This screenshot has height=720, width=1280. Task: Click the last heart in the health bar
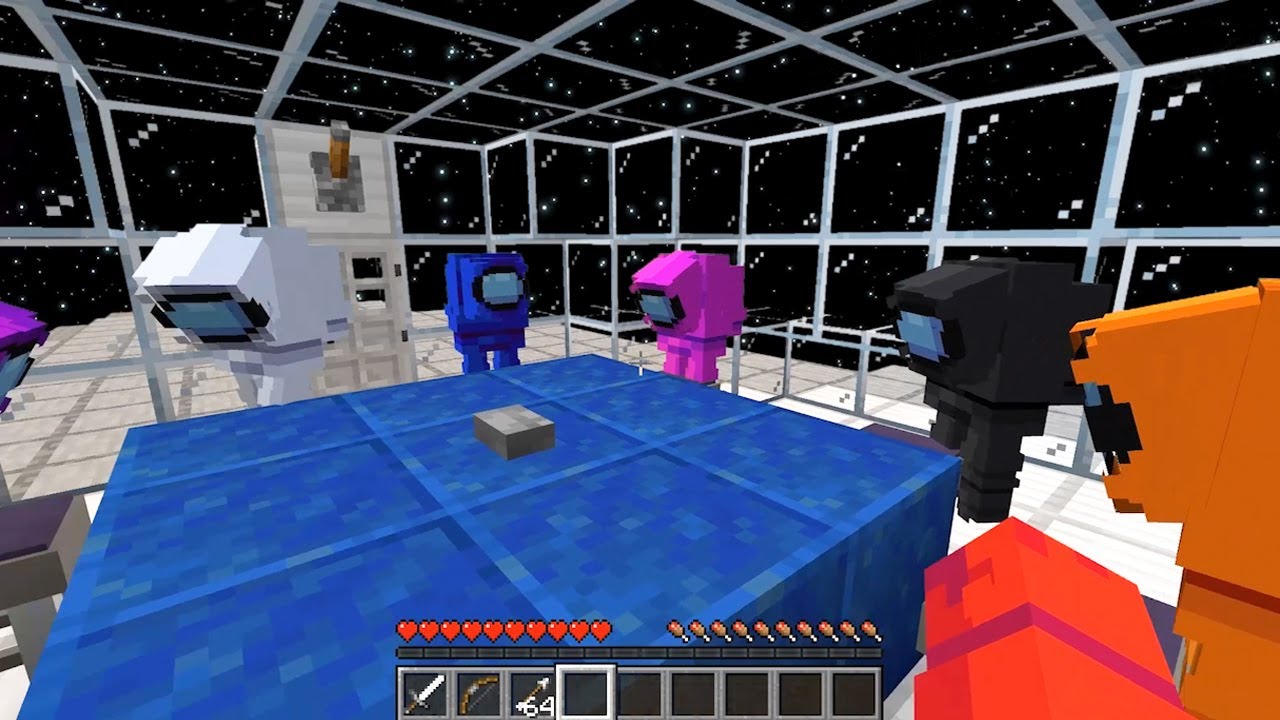(601, 628)
